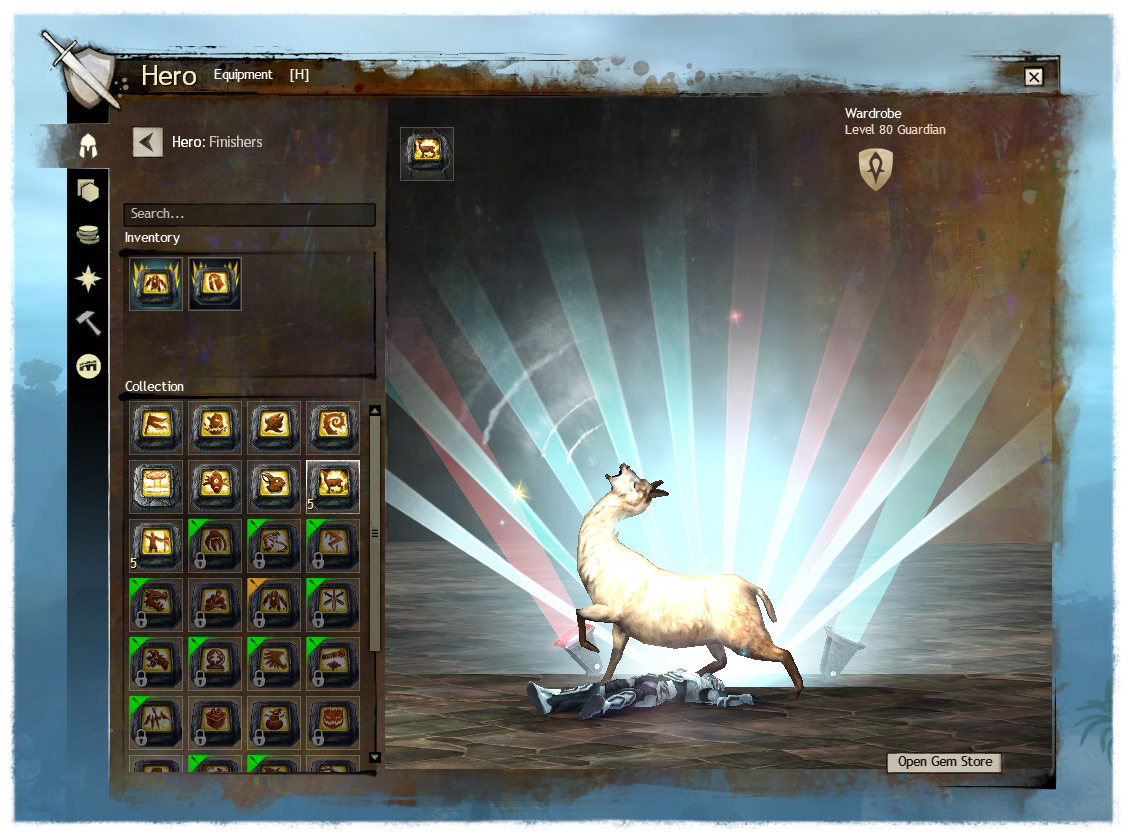Viewport: 1130px width, 836px height.
Task: Click the finisher Search field
Action: tap(249, 214)
